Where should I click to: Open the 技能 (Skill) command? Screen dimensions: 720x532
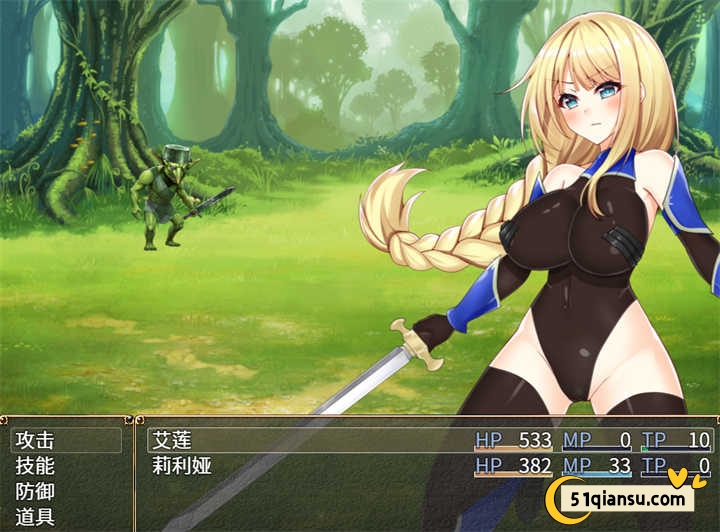pyautogui.click(x=36, y=466)
